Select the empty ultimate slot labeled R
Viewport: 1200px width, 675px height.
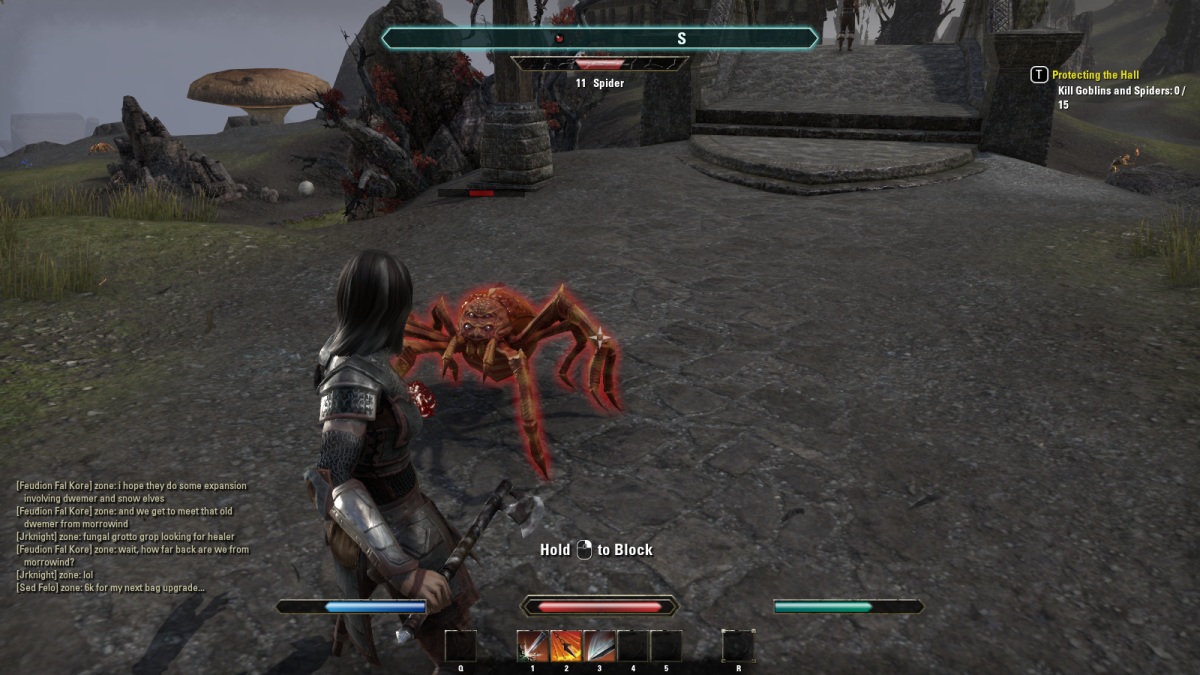click(738, 646)
